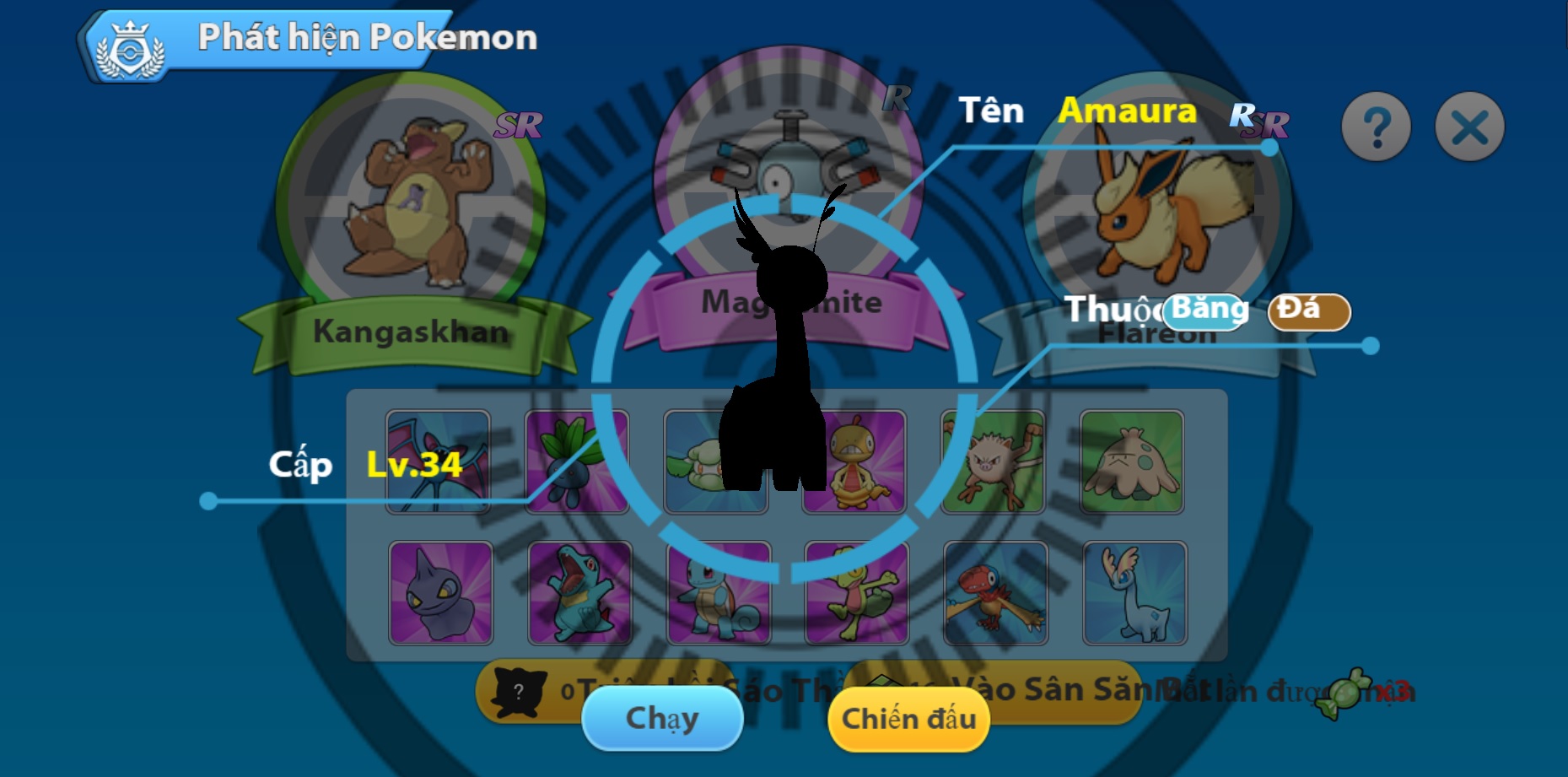This screenshot has width=1568, height=777.
Task: Toggle the SR rarity label on Kangaskhan
Action: pos(520,123)
